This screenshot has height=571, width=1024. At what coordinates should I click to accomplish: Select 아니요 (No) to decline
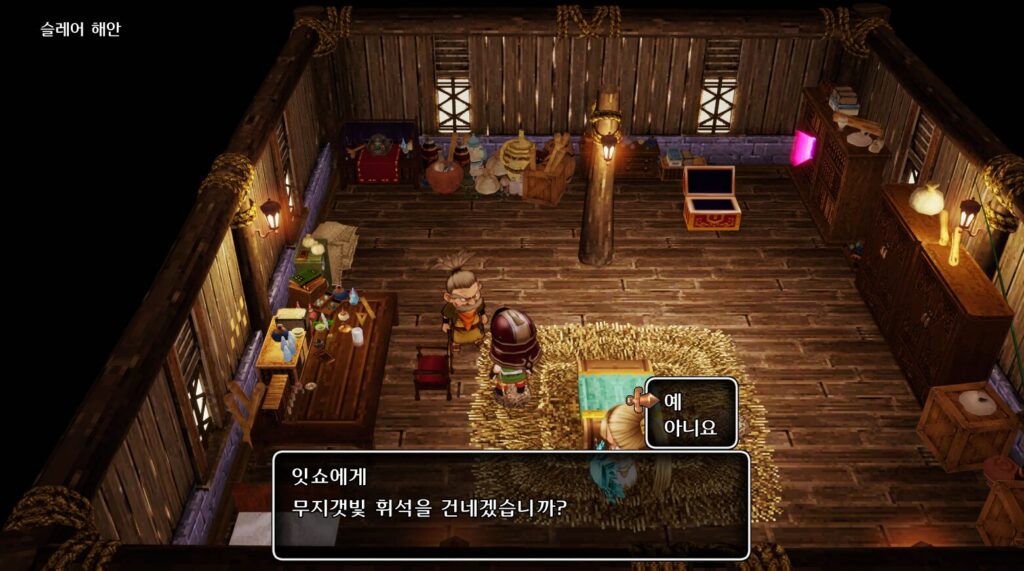690,427
